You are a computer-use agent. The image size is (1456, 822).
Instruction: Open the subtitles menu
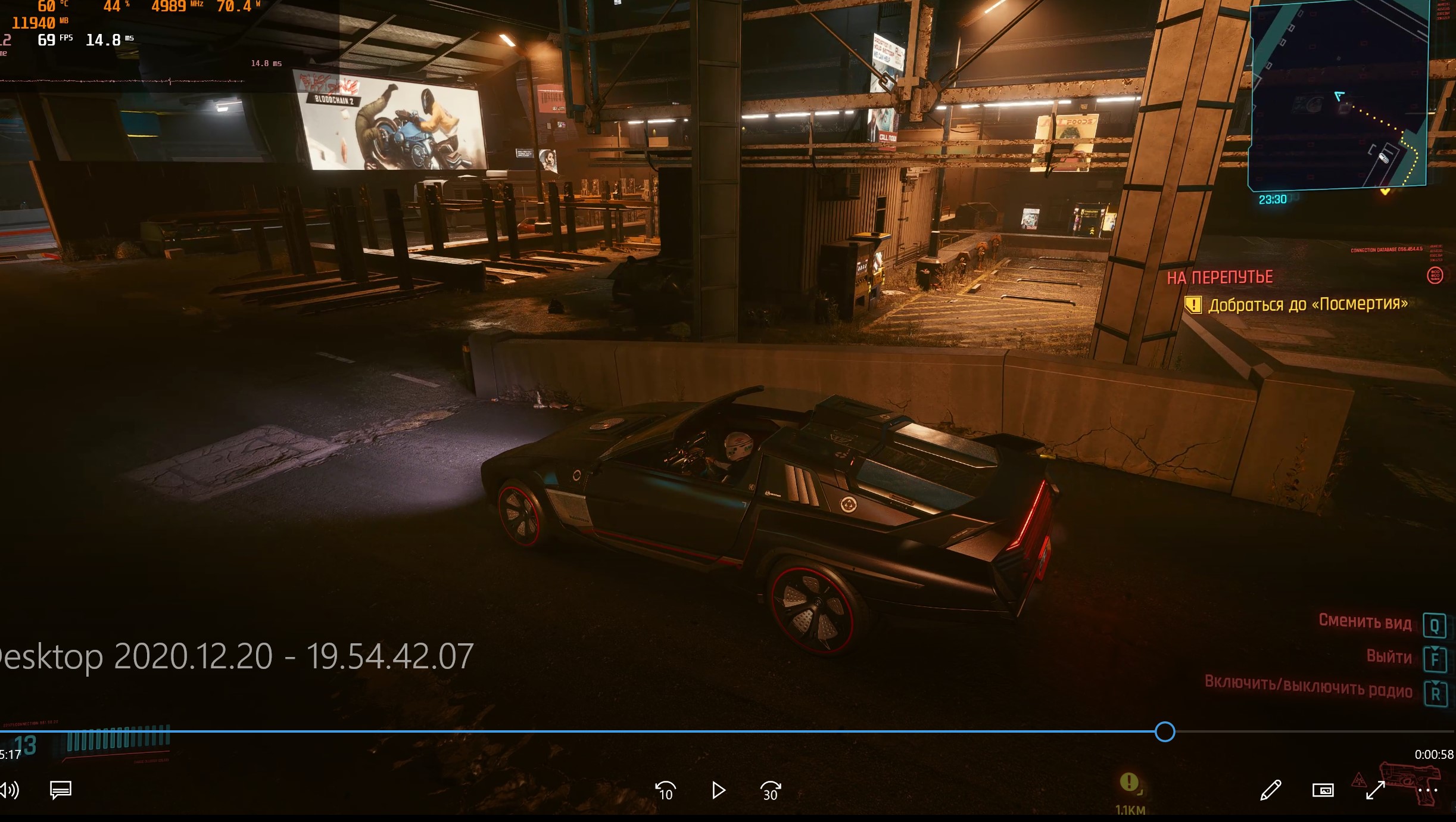click(x=61, y=790)
